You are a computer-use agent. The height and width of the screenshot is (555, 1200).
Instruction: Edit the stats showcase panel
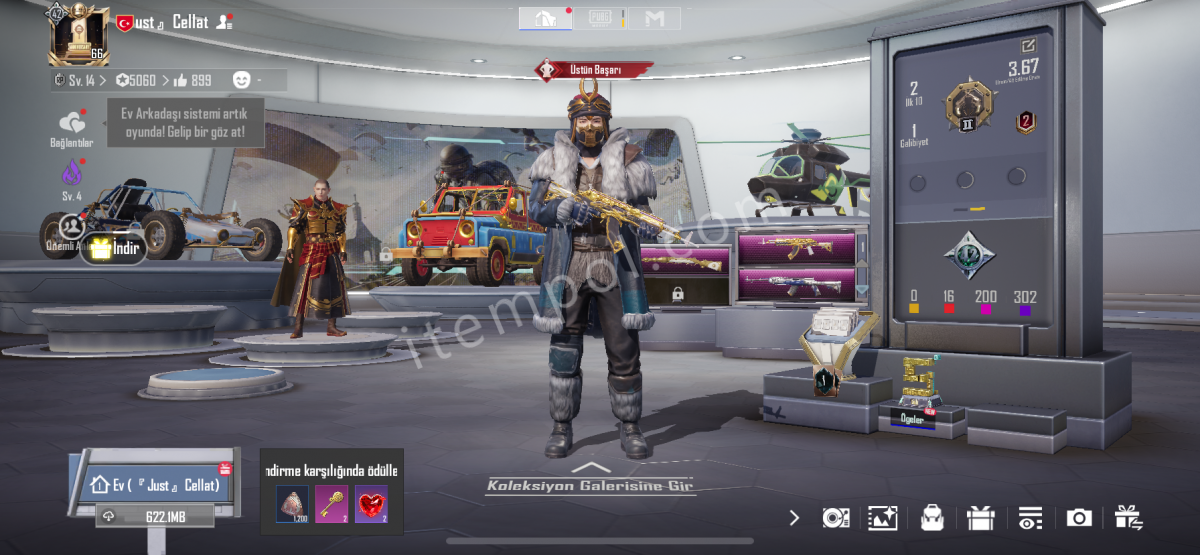click(x=1028, y=46)
